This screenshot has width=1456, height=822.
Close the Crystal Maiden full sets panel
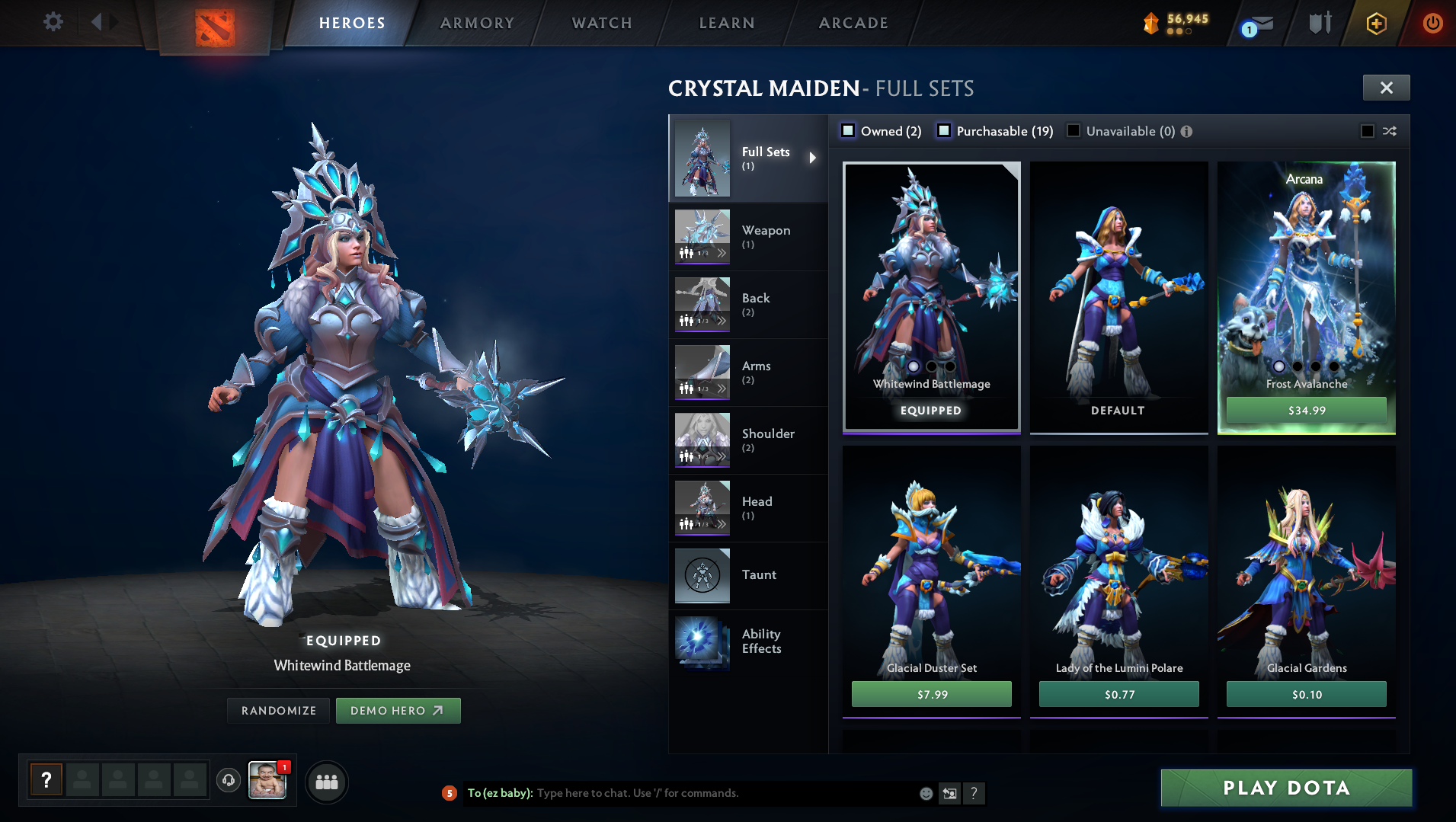pyautogui.click(x=1386, y=88)
